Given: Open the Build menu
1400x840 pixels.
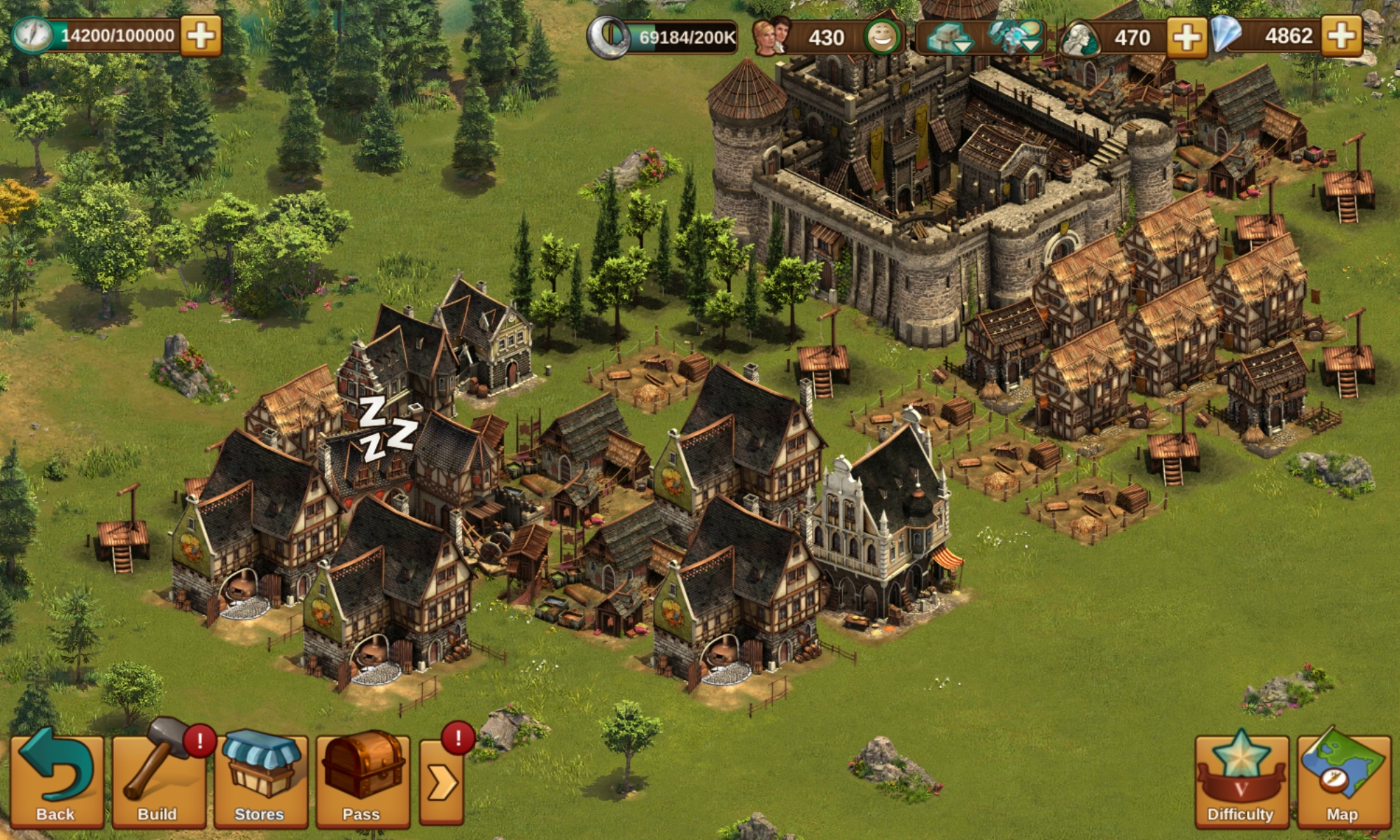Looking at the screenshot, I should click(x=158, y=779).
